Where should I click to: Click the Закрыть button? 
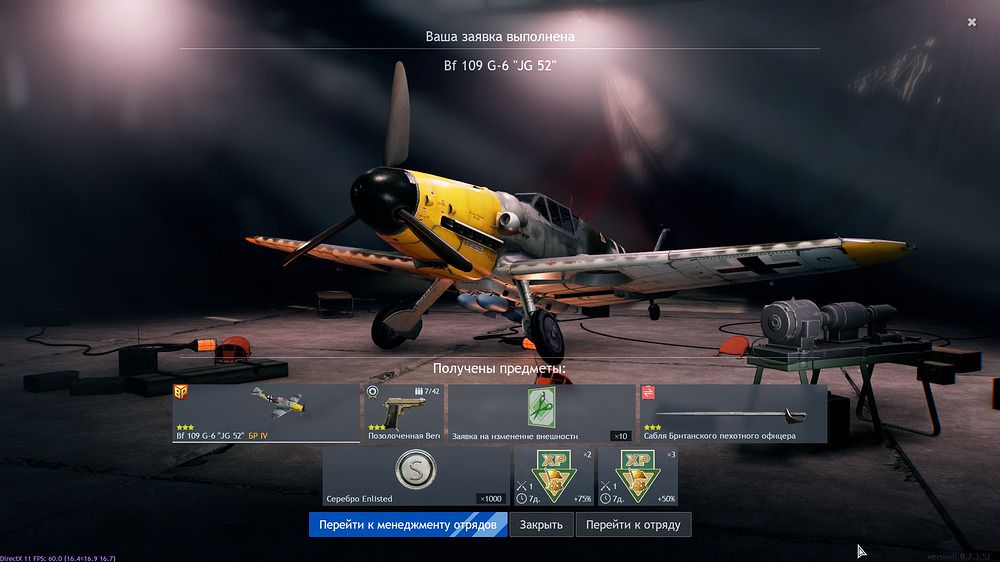[543, 525]
